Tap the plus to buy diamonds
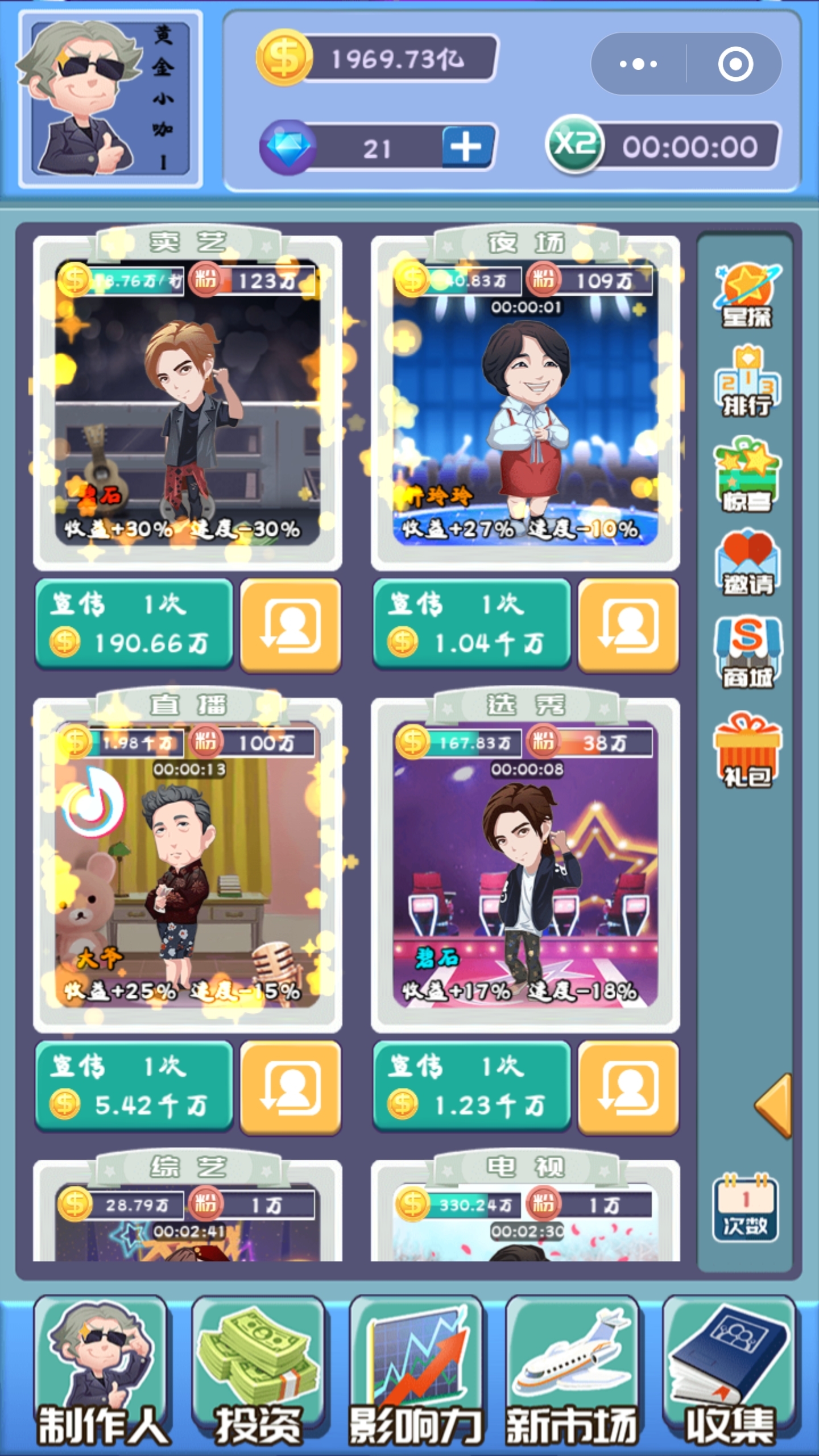This screenshot has height=1456, width=819. point(465,147)
